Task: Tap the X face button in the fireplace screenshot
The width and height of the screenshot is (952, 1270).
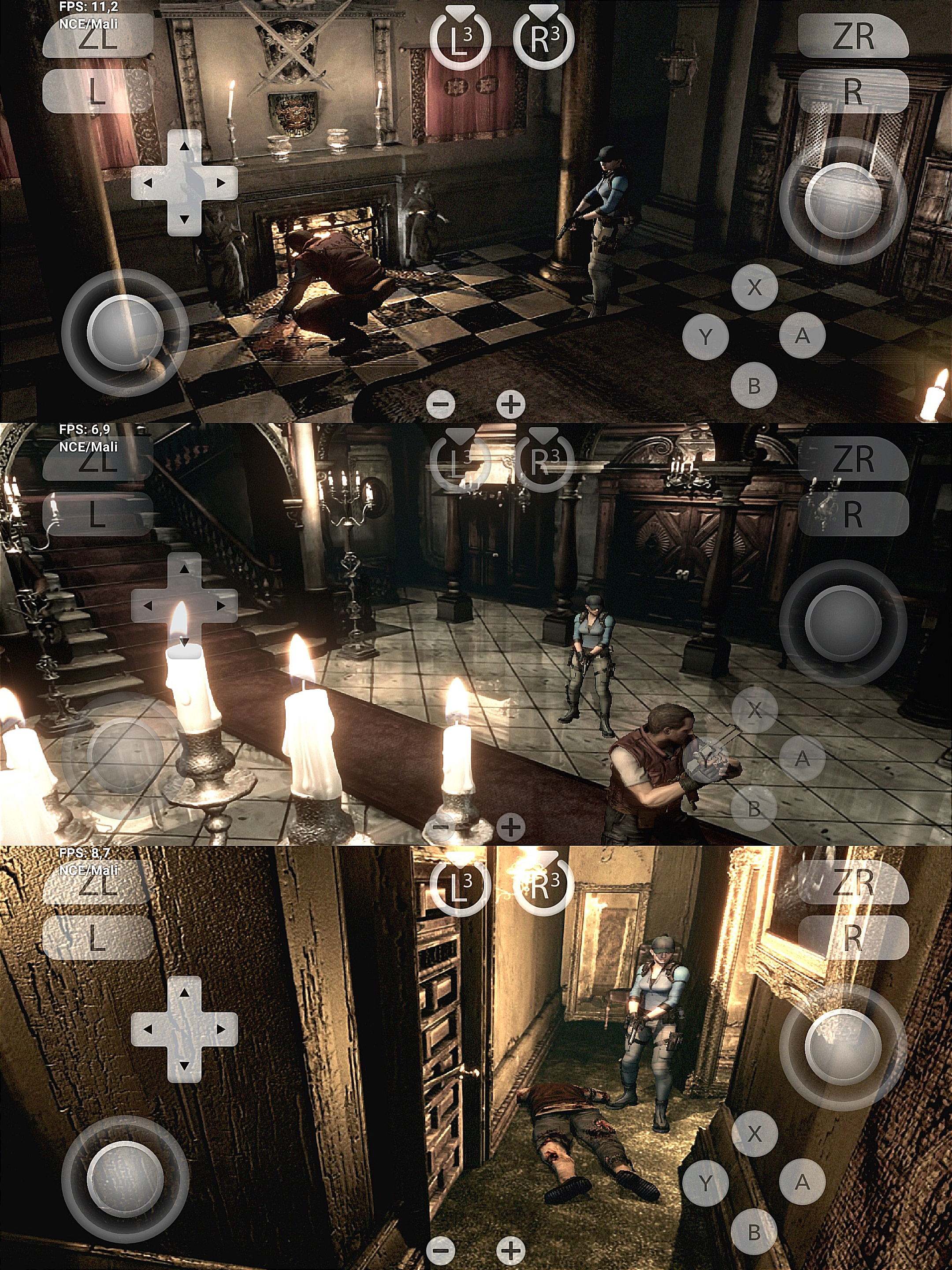Action: coord(754,287)
